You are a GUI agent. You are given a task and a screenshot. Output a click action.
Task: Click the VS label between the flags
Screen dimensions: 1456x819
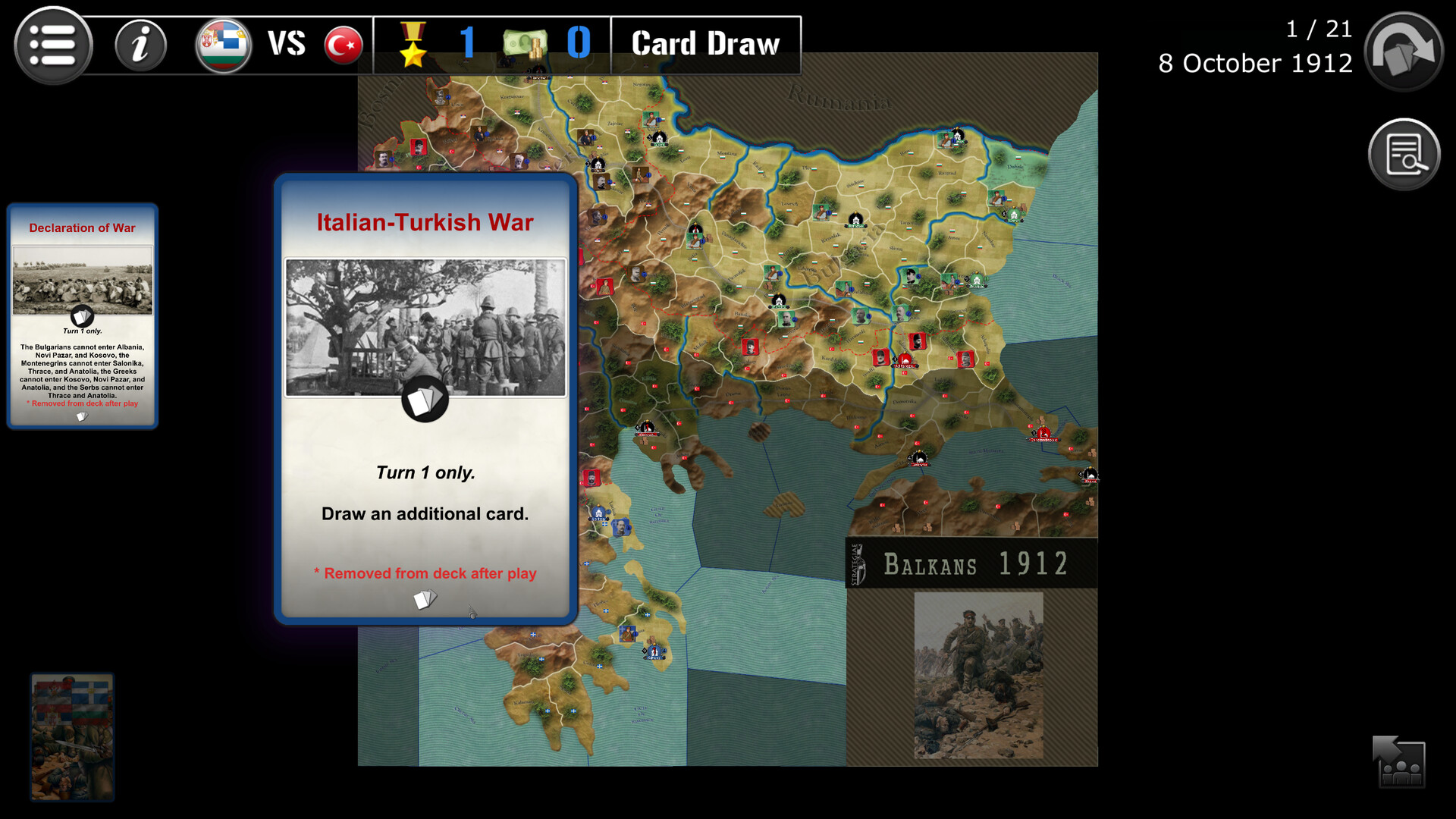286,44
